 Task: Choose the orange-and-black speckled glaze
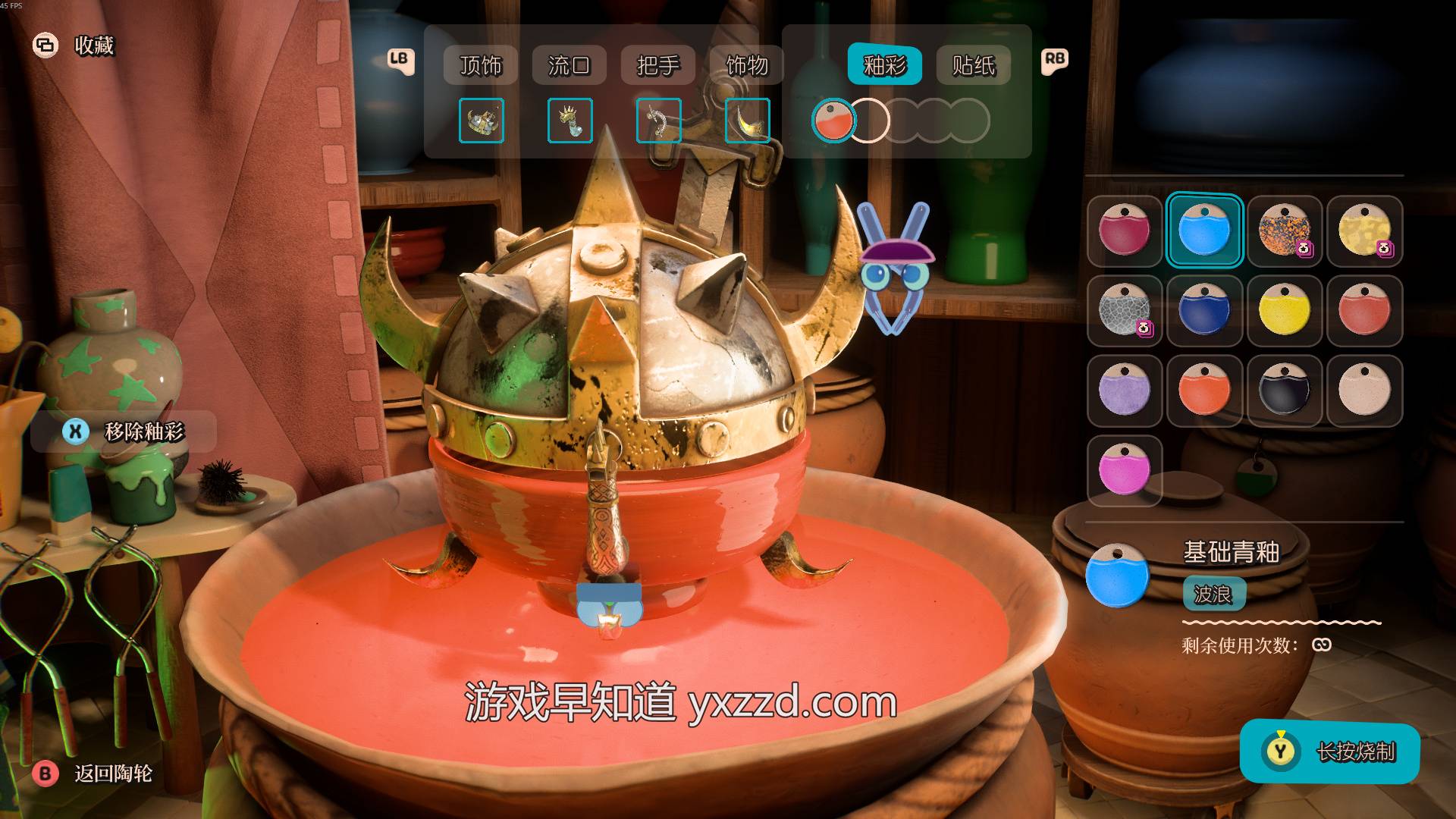[1284, 231]
